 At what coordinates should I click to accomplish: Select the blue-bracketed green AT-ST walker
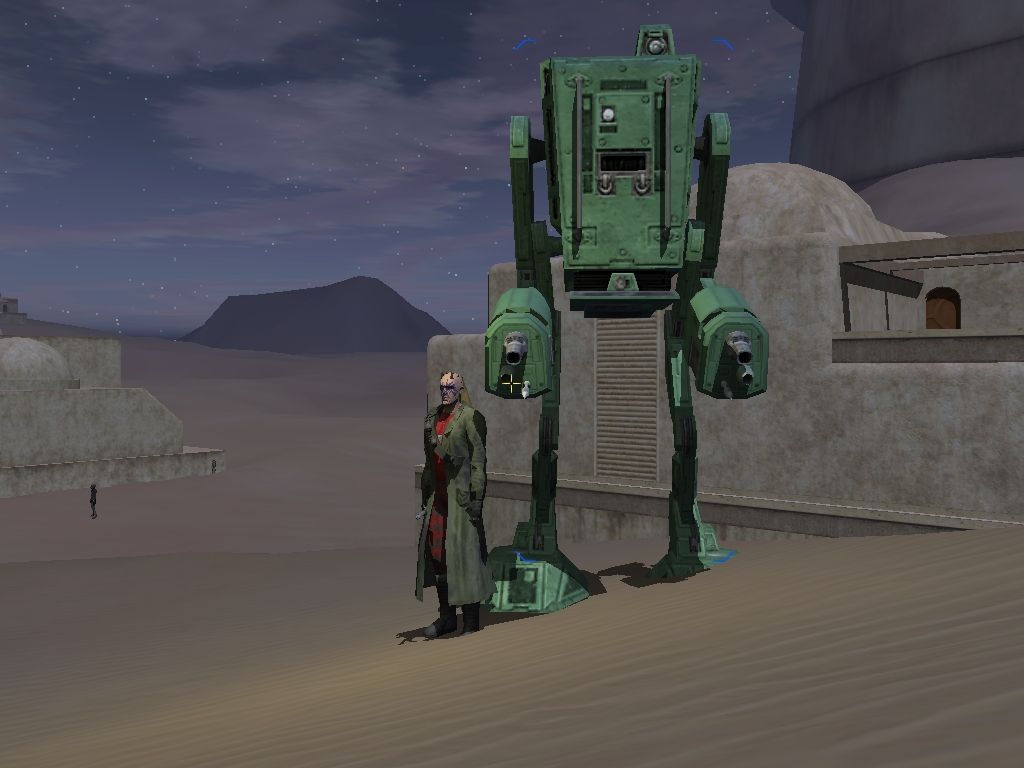pyautogui.click(x=621, y=180)
